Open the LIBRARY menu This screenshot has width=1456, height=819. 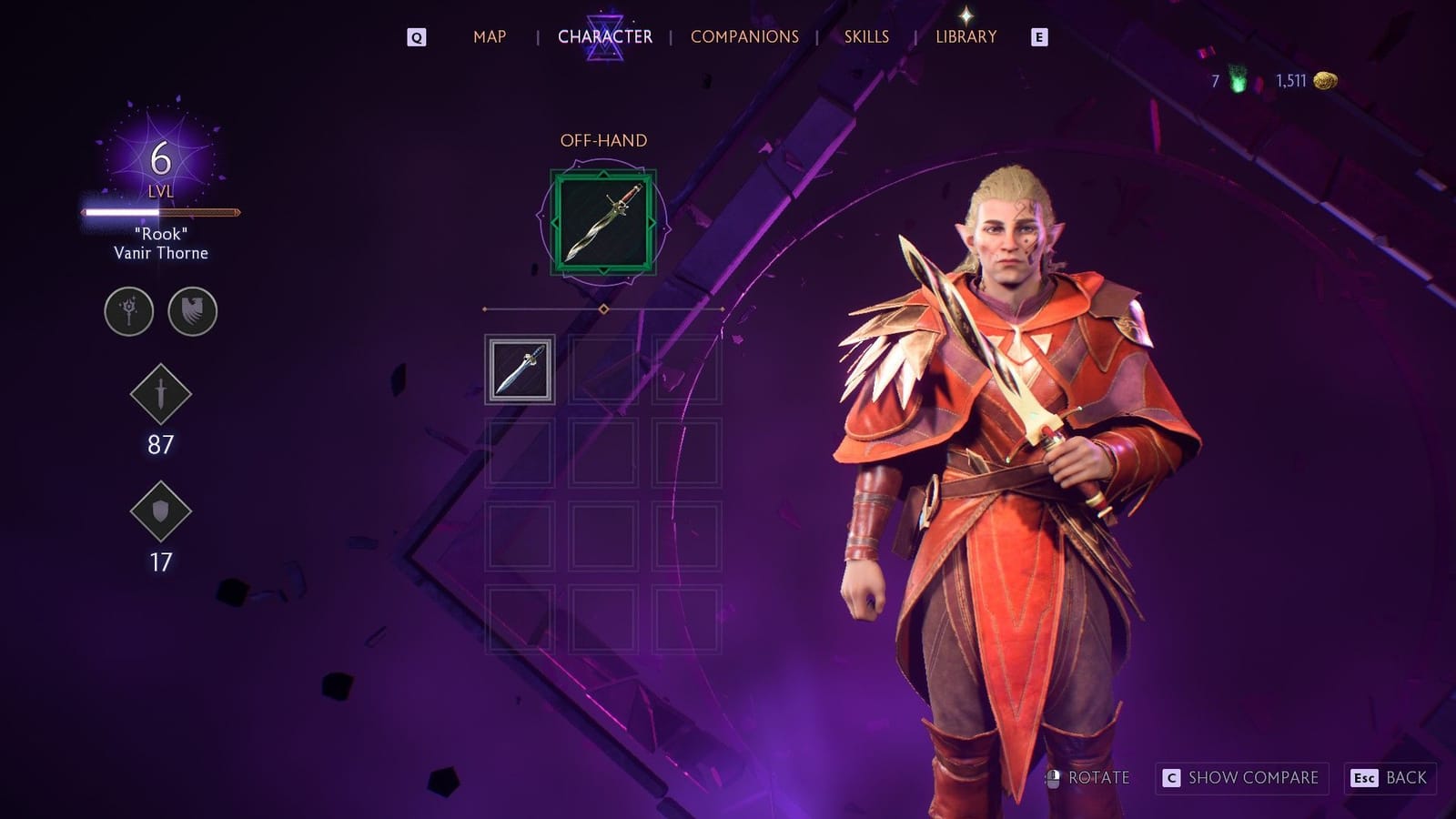point(966,37)
